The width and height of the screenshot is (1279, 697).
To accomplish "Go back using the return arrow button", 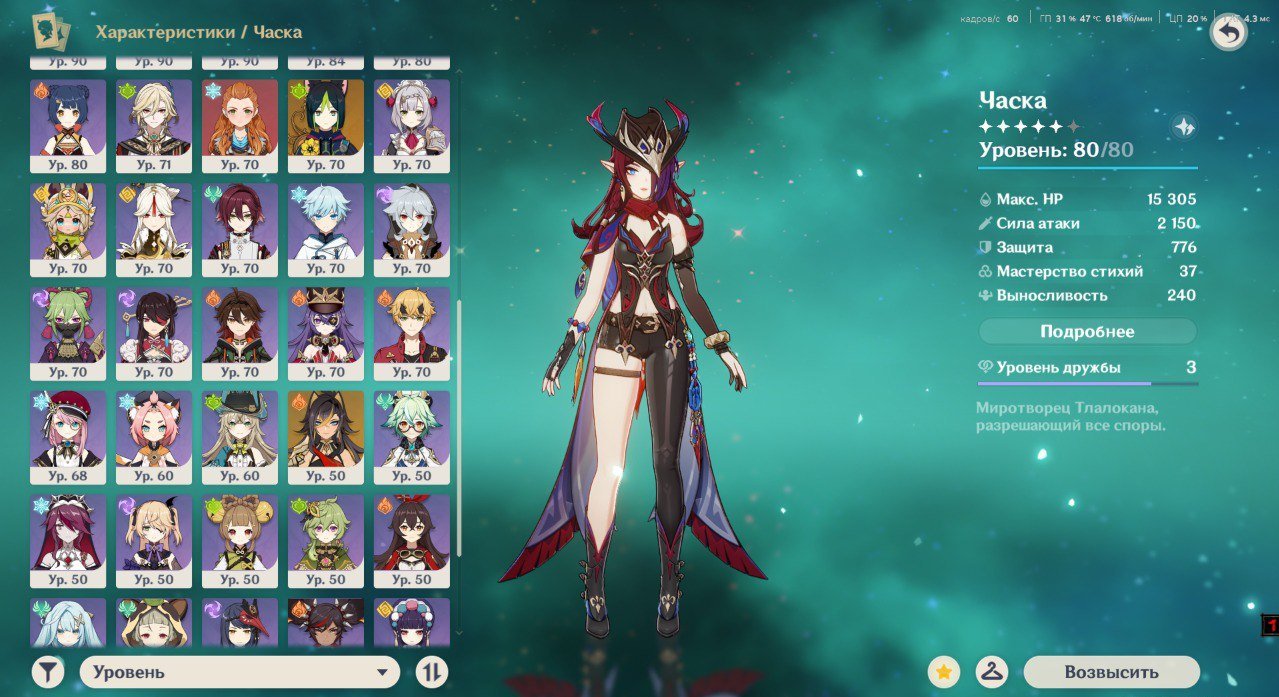I will (1228, 33).
